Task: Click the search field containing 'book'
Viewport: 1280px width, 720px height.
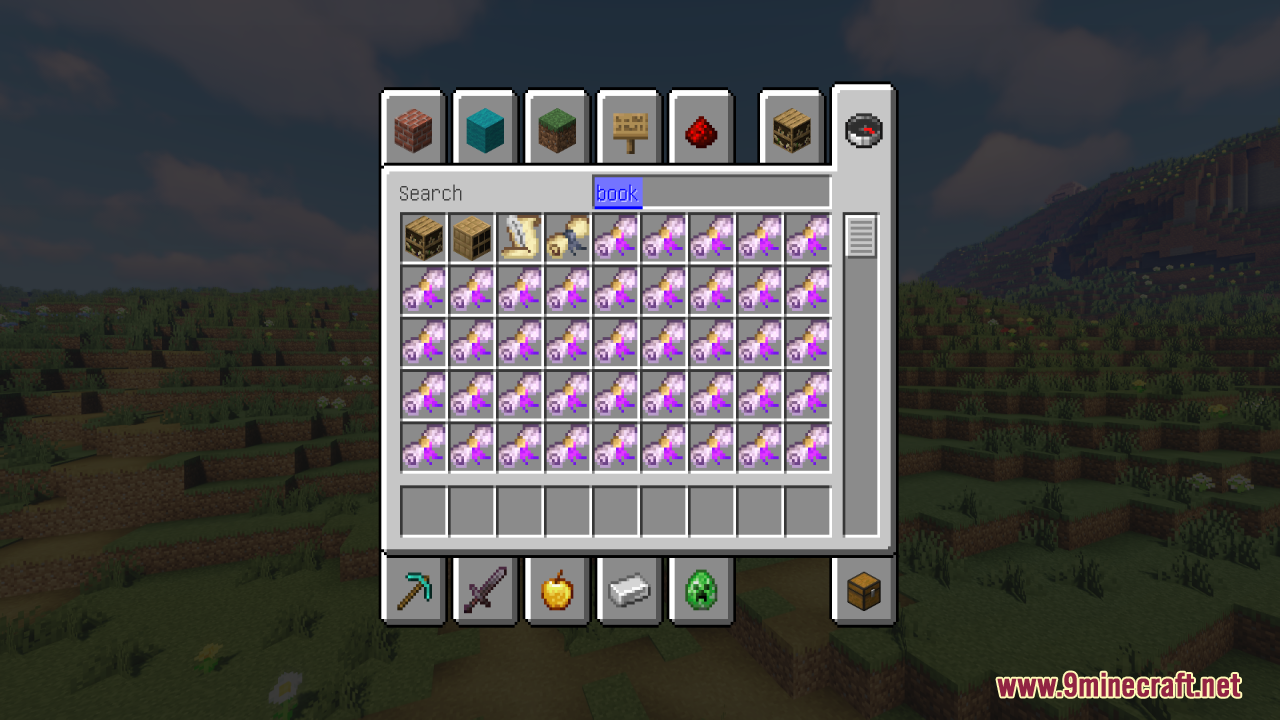Action: 710,193
